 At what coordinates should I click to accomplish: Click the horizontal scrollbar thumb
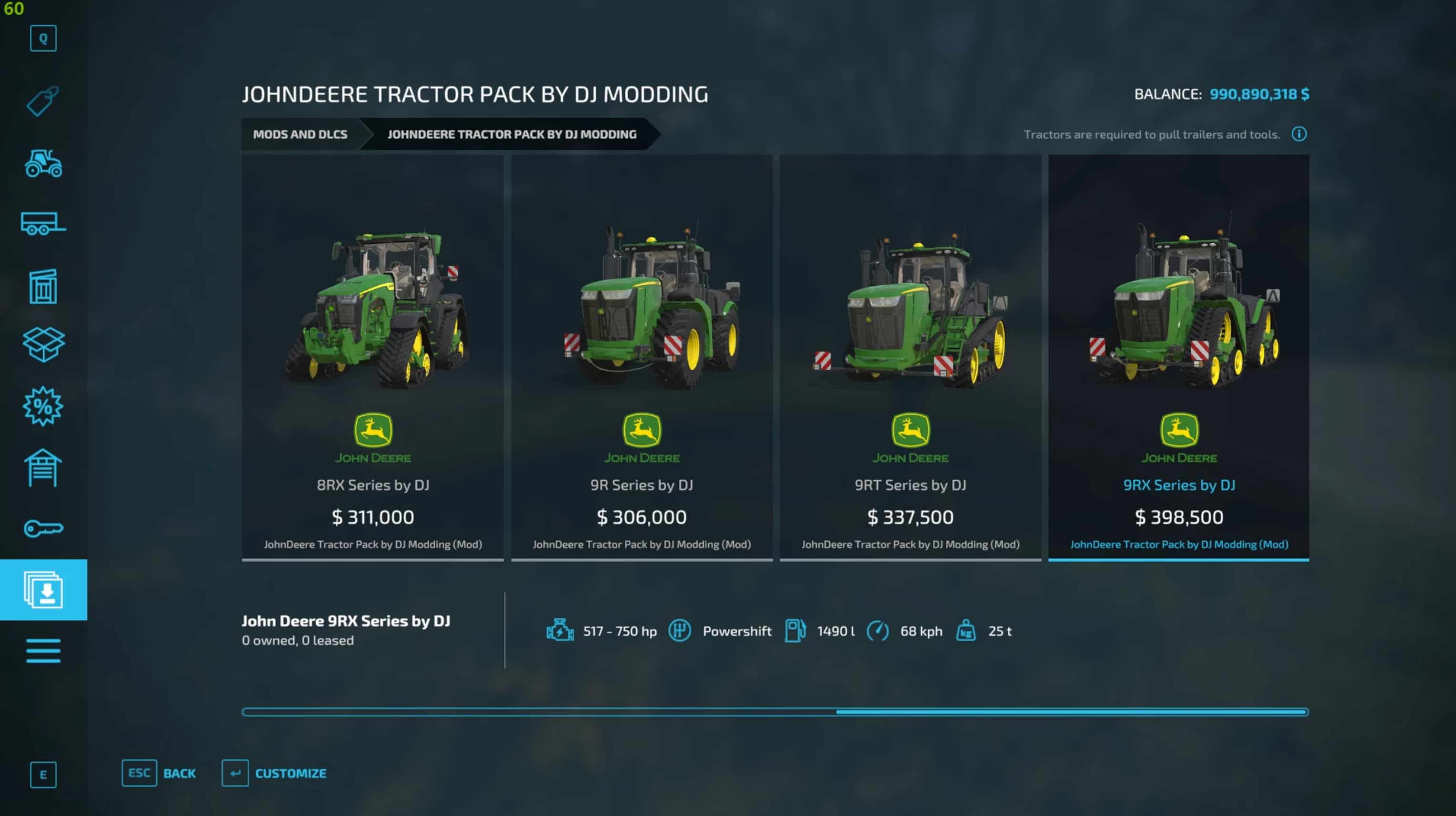tap(1071, 712)
